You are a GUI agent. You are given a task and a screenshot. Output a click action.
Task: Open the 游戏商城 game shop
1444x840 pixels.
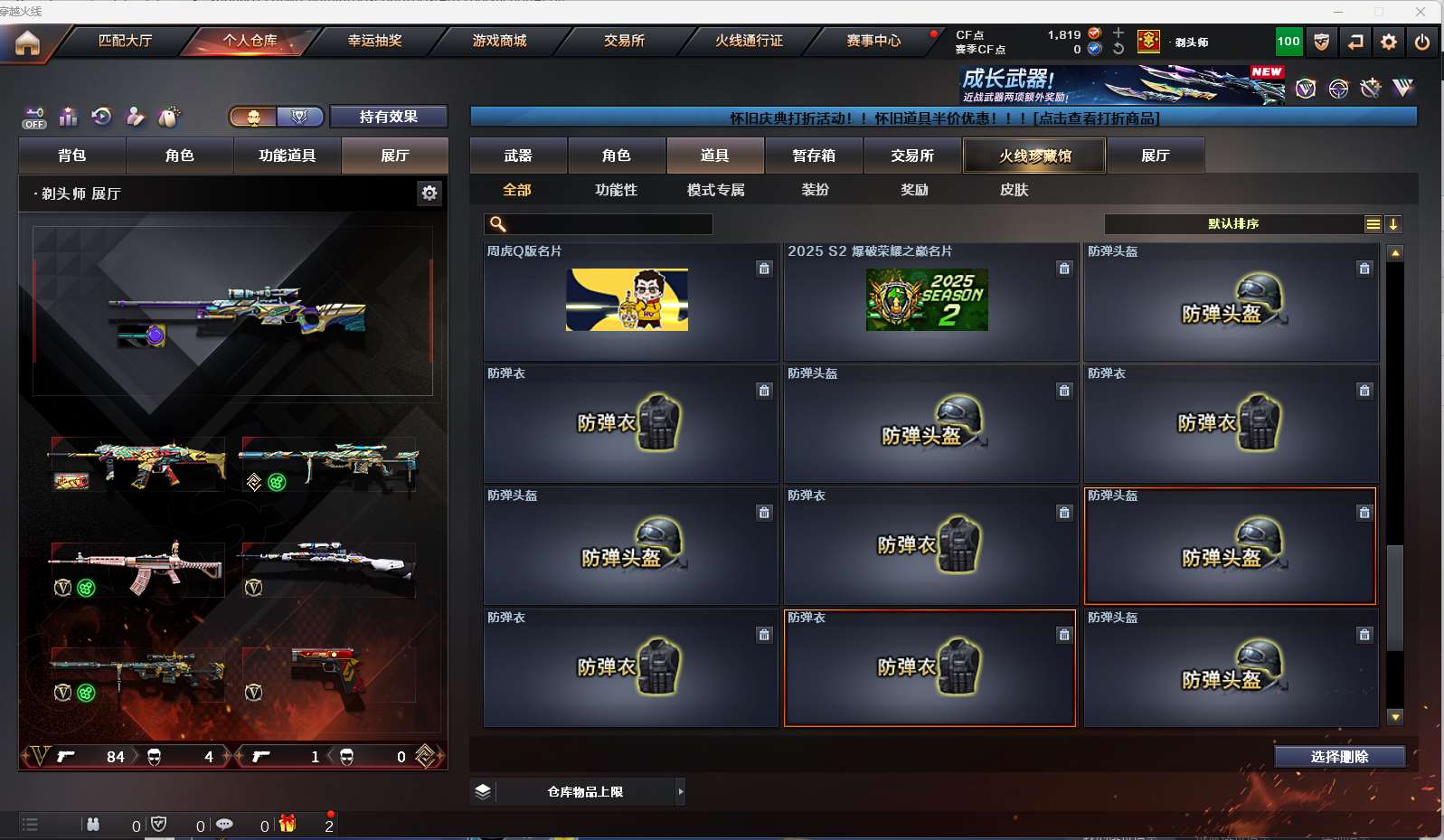point(499,41)
